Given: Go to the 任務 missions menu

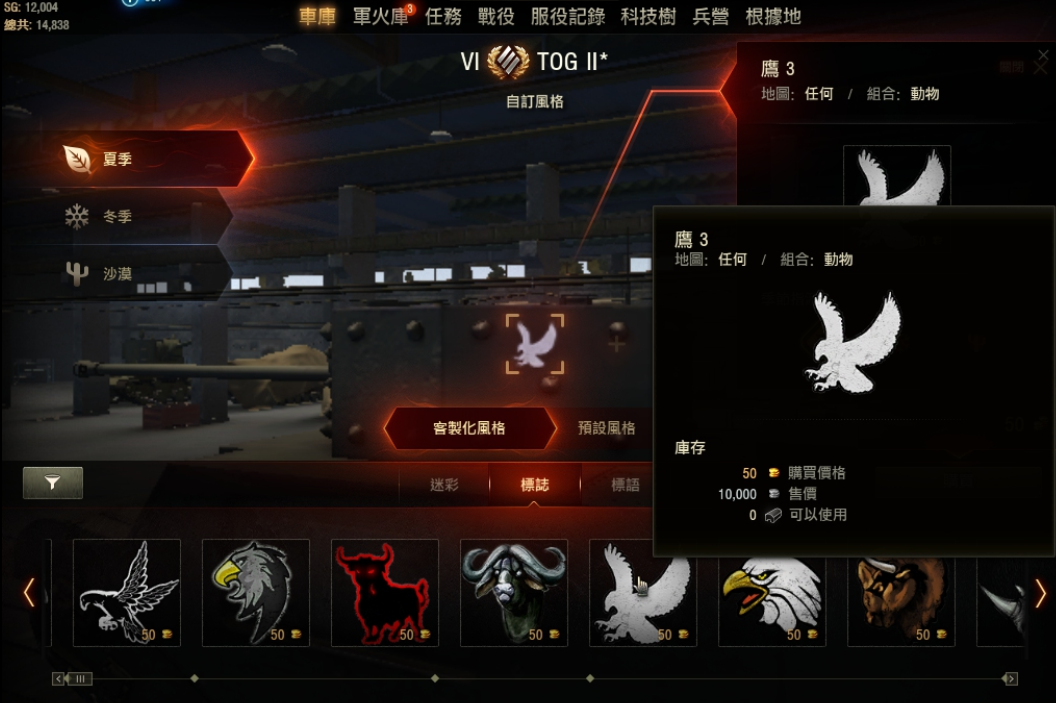Looking at the screenshot, I should pyautogui.click(x=443, y=17).
